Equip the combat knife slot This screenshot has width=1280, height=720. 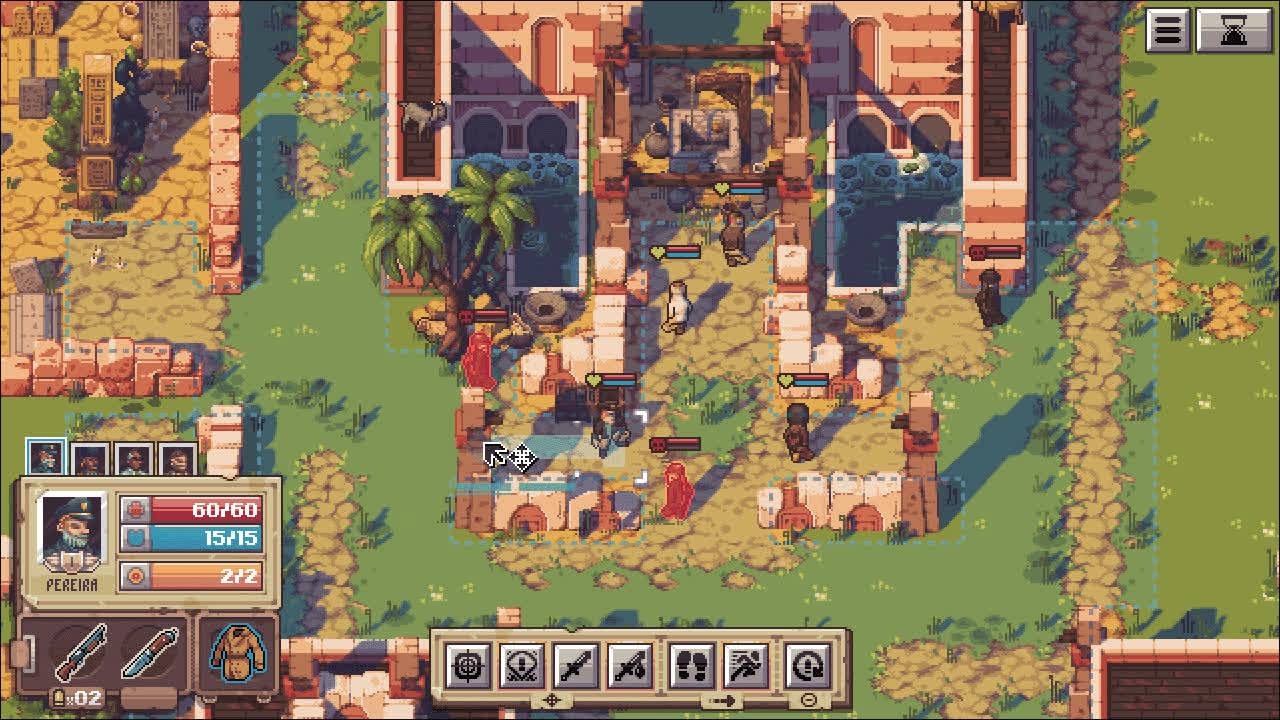tap(151, 653)
